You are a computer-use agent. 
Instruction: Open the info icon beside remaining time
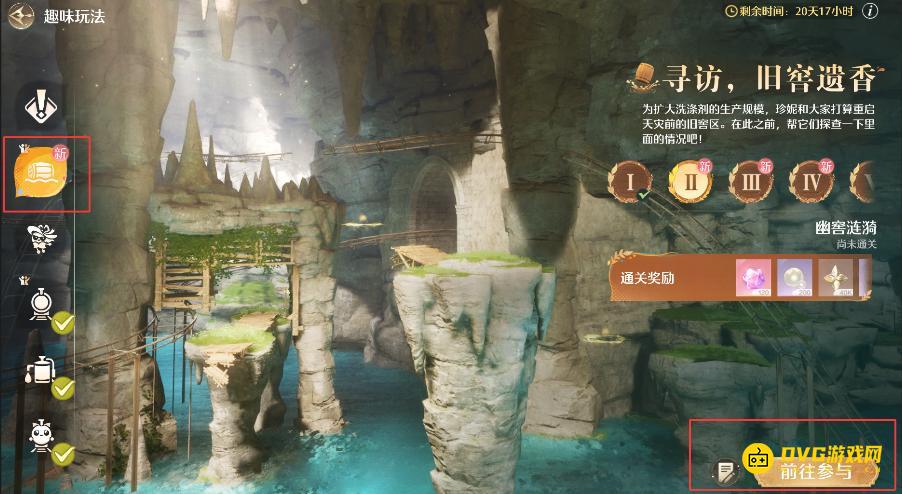click(x=871, y=11)
